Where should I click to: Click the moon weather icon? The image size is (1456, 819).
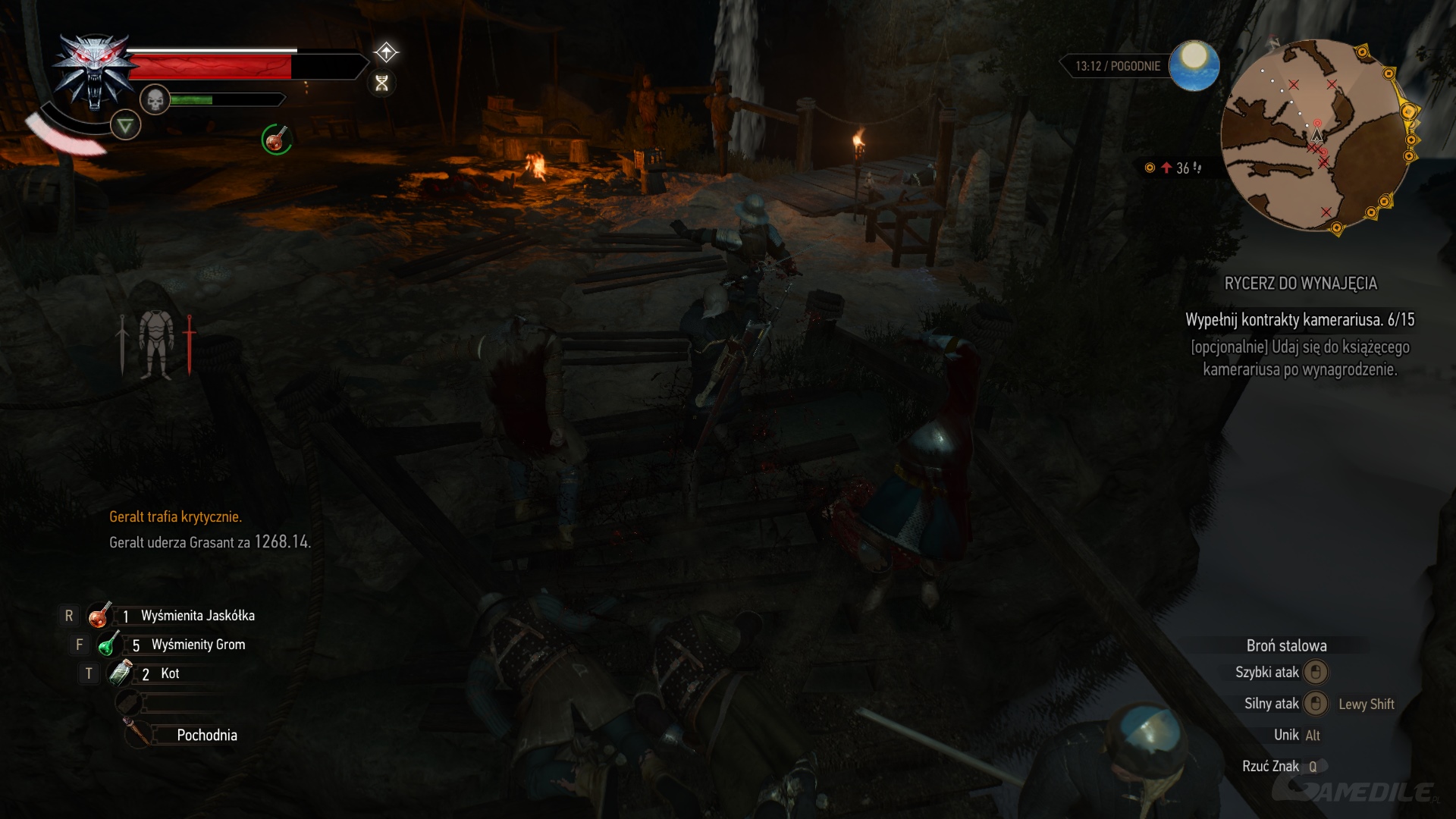pyautogui.click(x=1194, y=65)
